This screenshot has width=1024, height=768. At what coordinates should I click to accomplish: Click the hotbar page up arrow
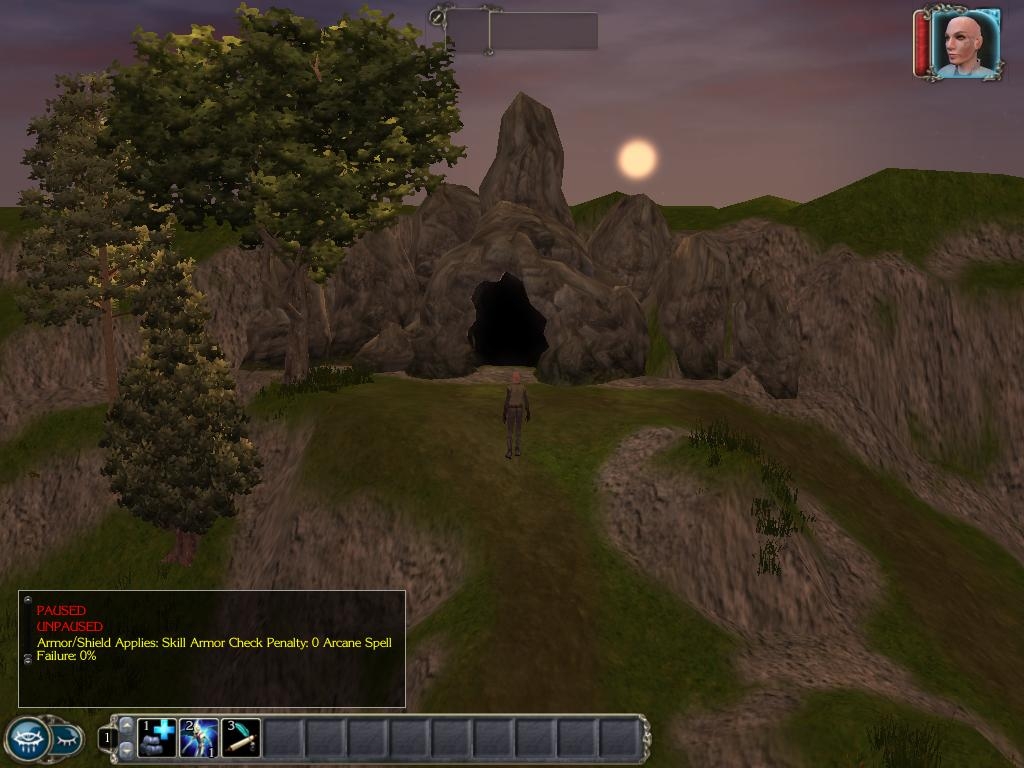coord(126,725)
